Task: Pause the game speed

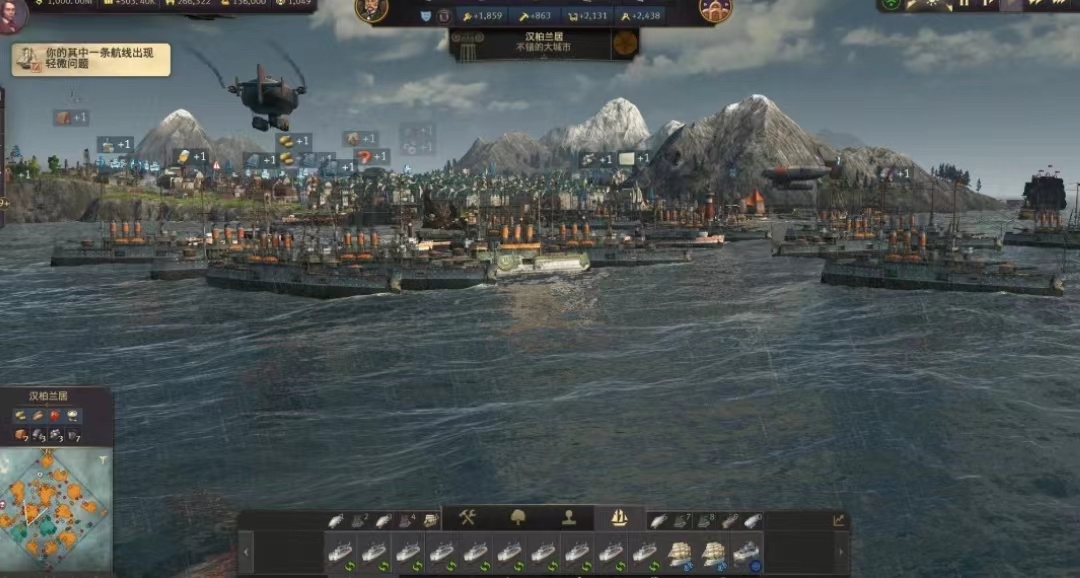Action: tap(964, 4)
